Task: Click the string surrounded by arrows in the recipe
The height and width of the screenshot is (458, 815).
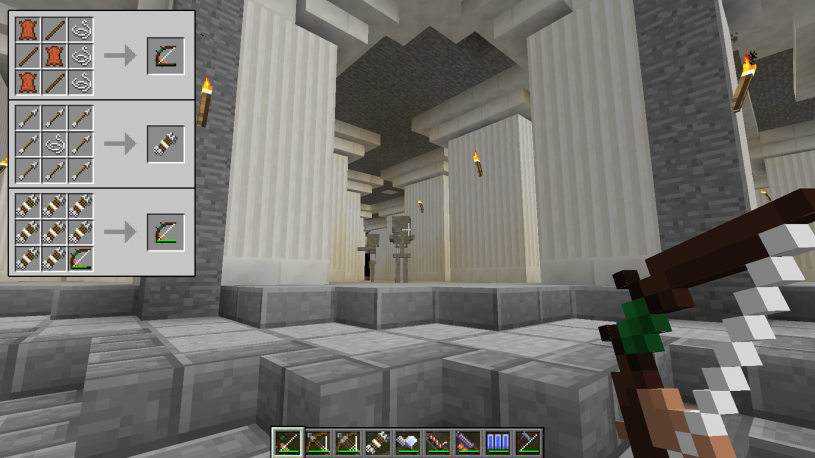Action: tap(55, 144)
